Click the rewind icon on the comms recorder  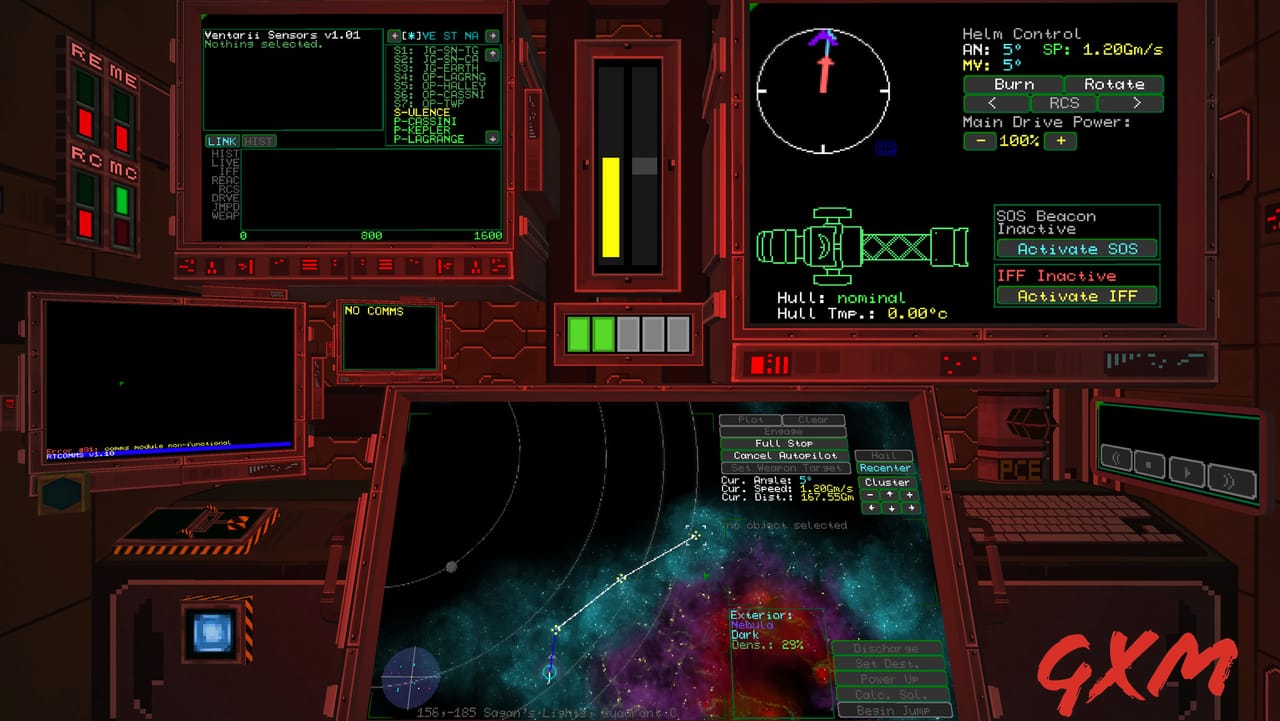pyautogui.click(x=1116, y=460)
